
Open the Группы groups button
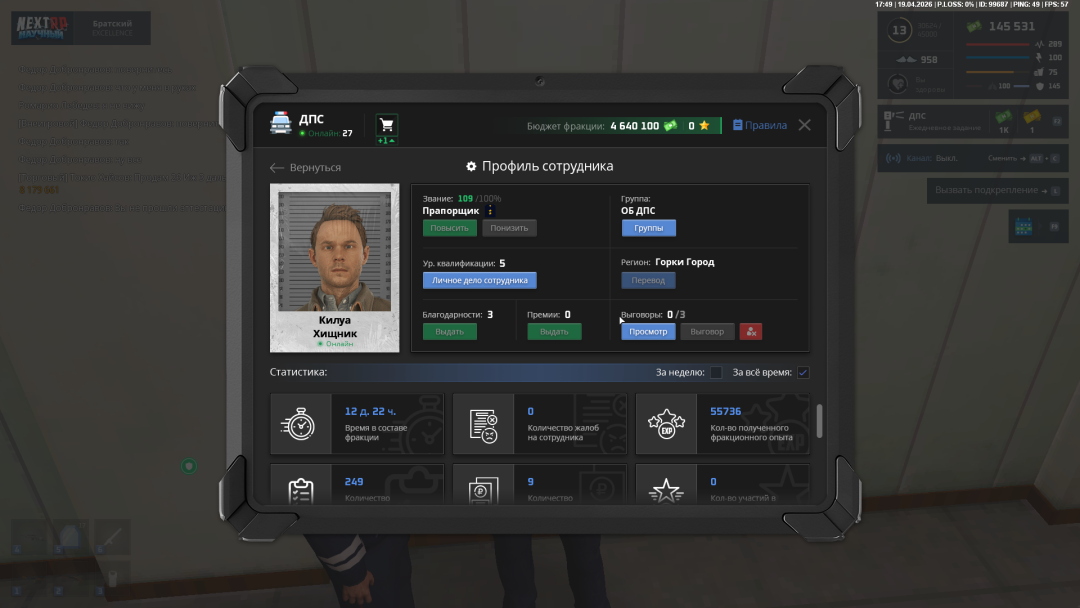pyautogui.click(x=648, y=228)
